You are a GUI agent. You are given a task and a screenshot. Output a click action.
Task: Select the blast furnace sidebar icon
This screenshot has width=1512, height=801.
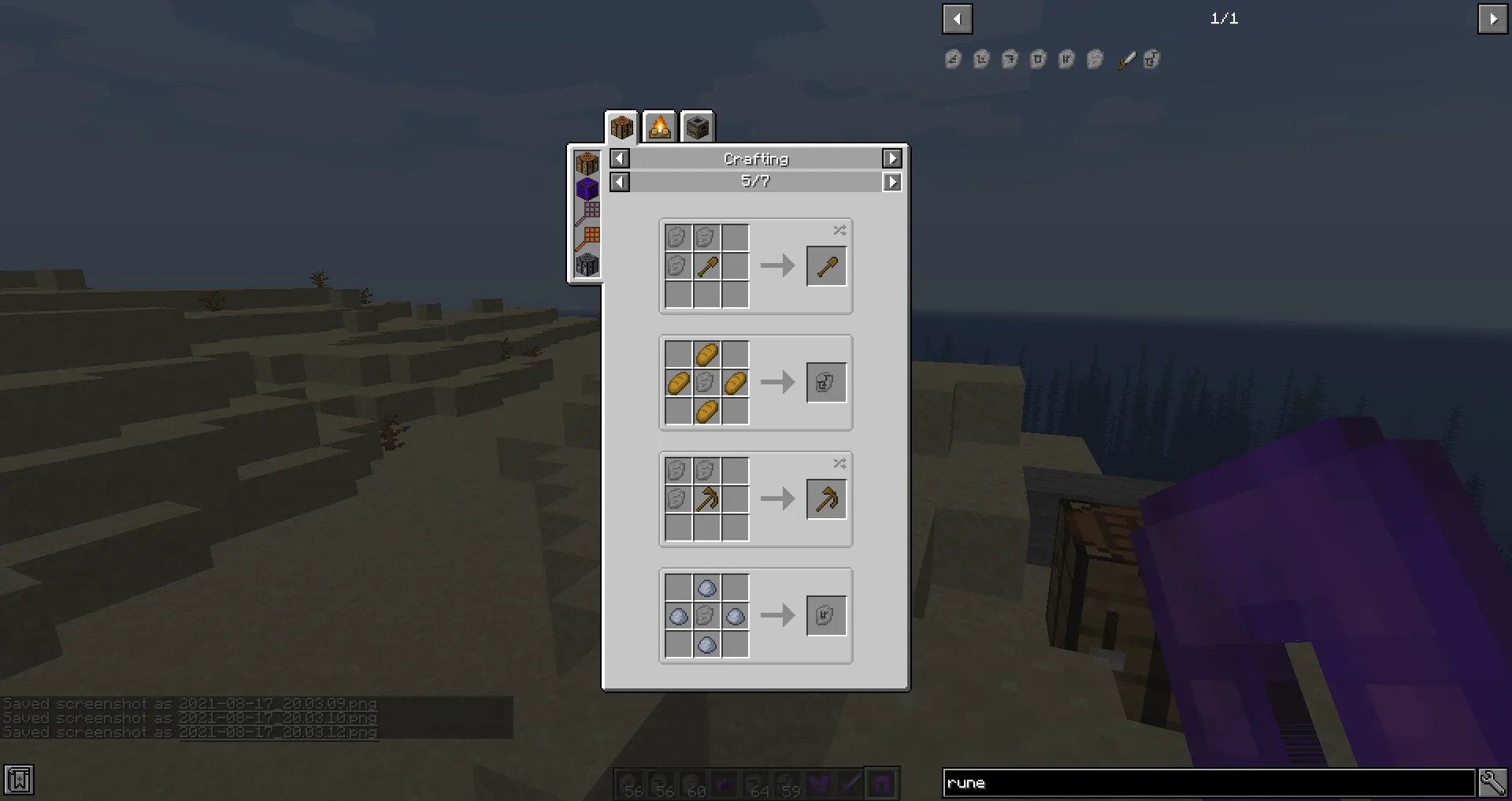(x=587, y=264)
